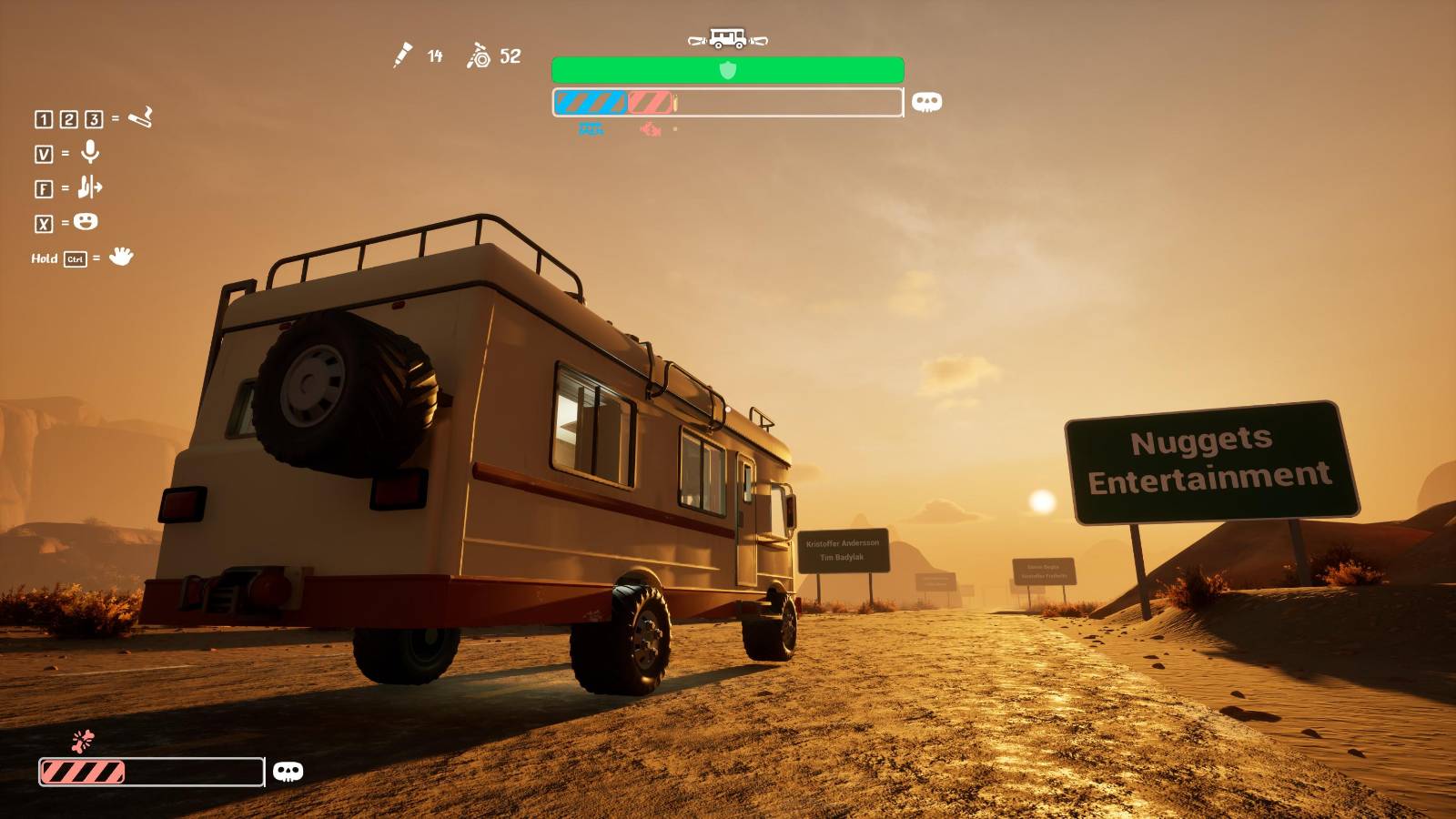
Task: Click the skull icon beside the bottom striped bar
Action: point(288,772)
